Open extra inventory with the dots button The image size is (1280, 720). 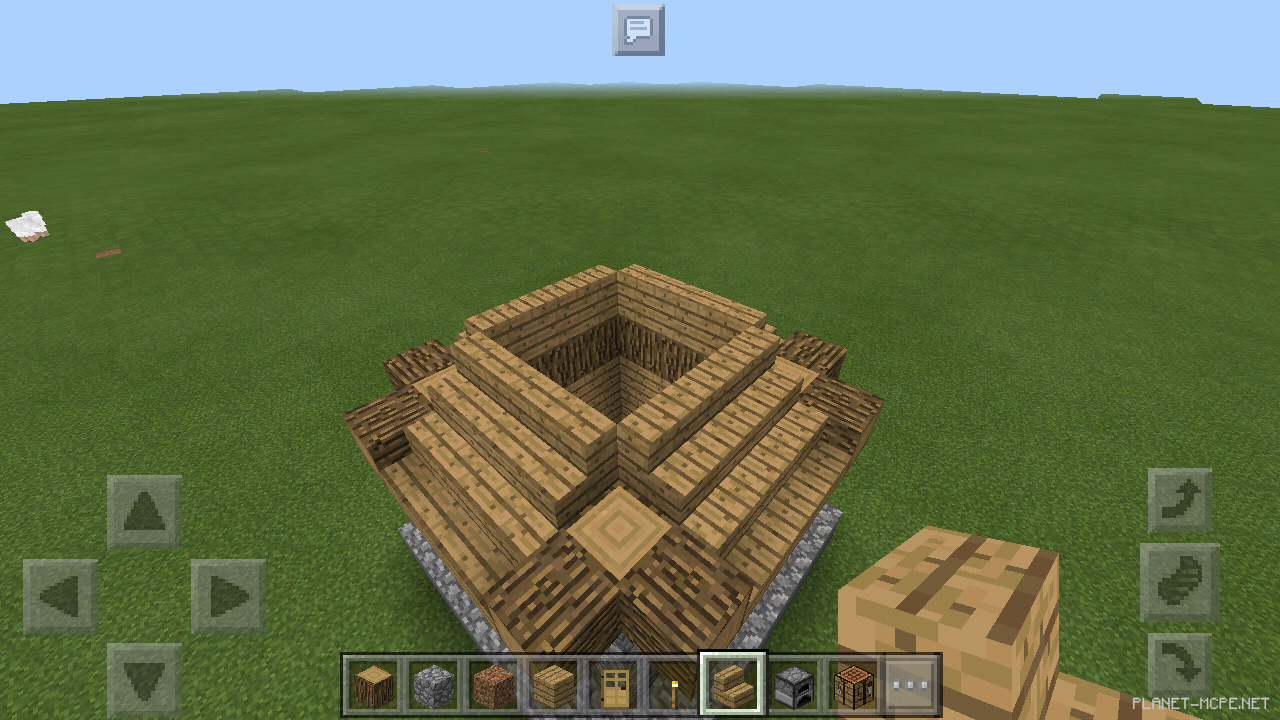(x=913, y=684)
